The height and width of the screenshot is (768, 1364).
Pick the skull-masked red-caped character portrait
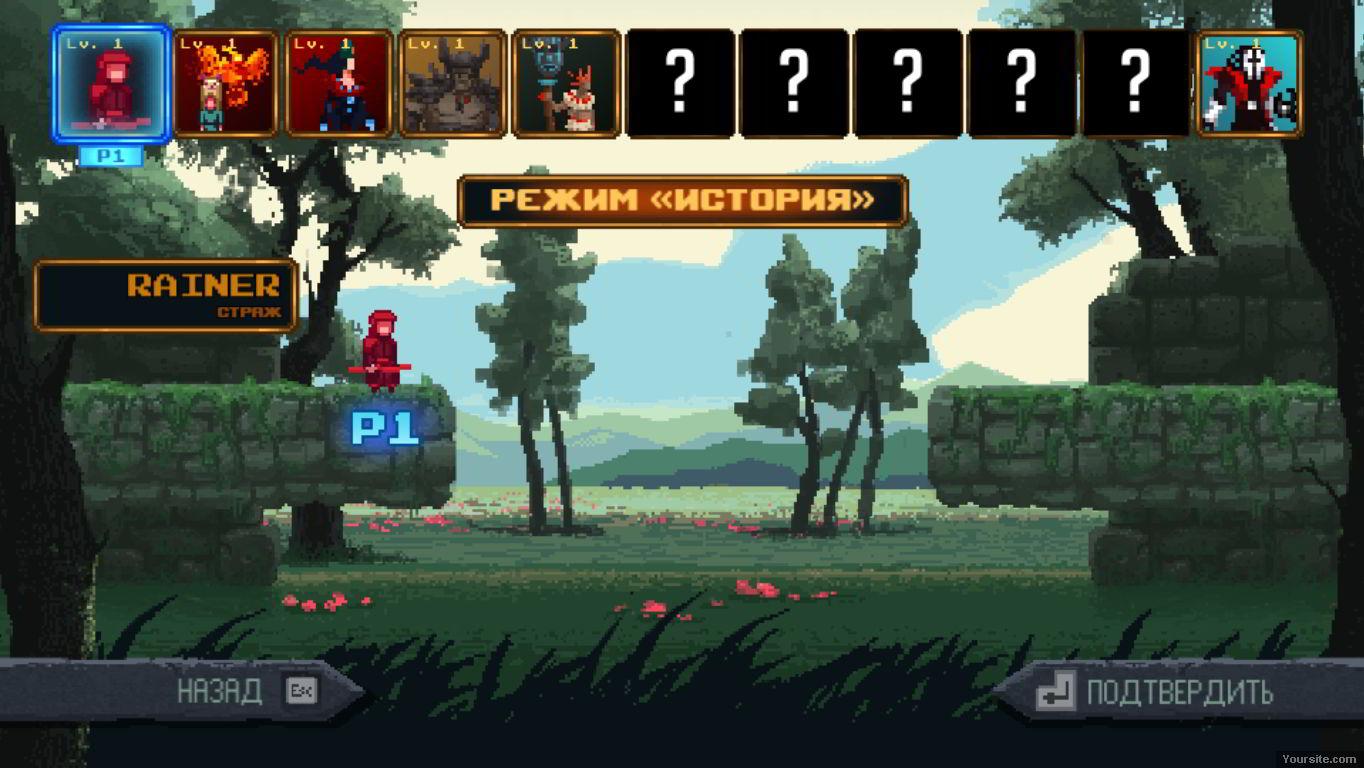coord(1249,84)
